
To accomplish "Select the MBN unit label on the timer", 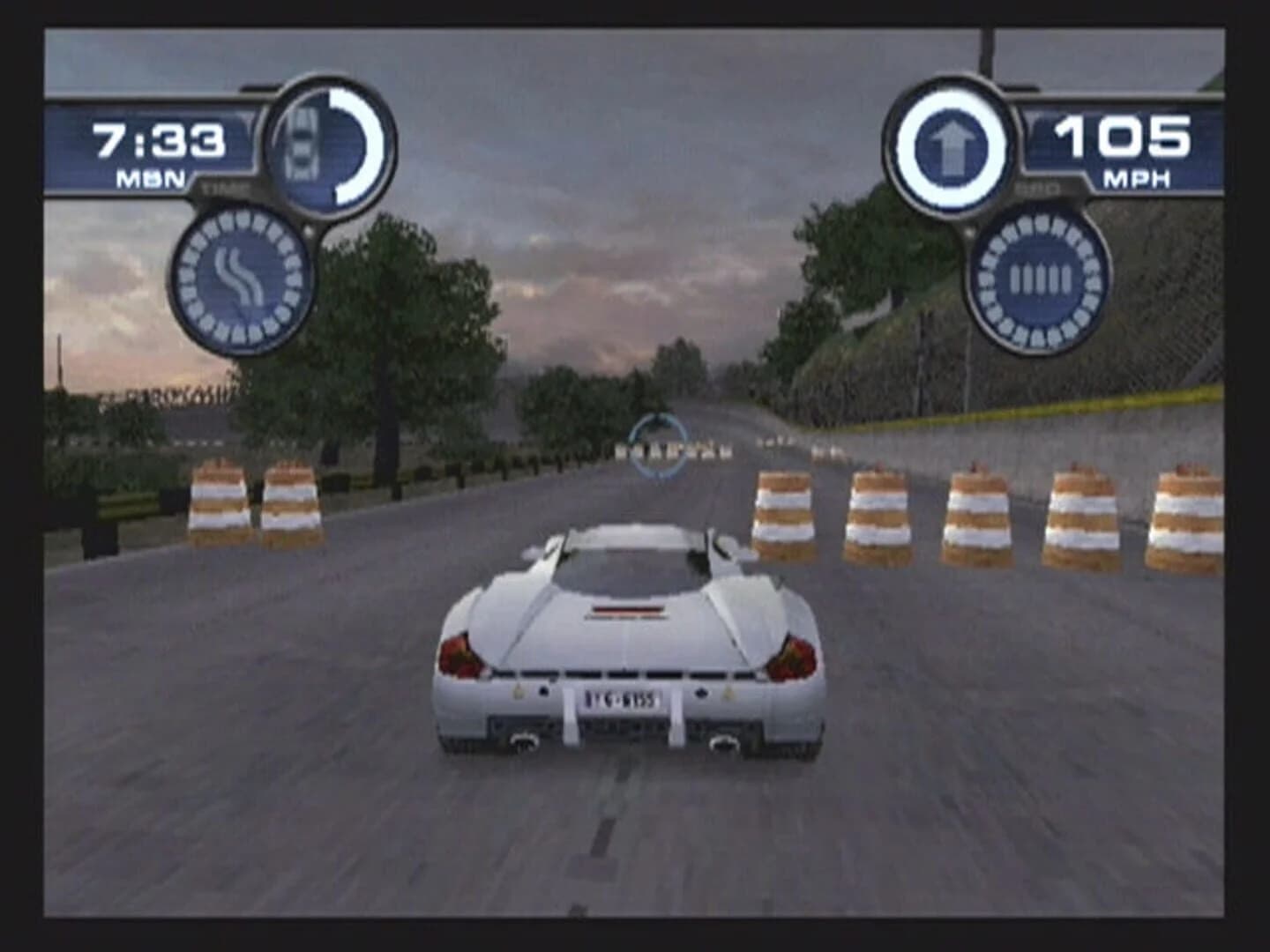I will [x=152, y=176].
